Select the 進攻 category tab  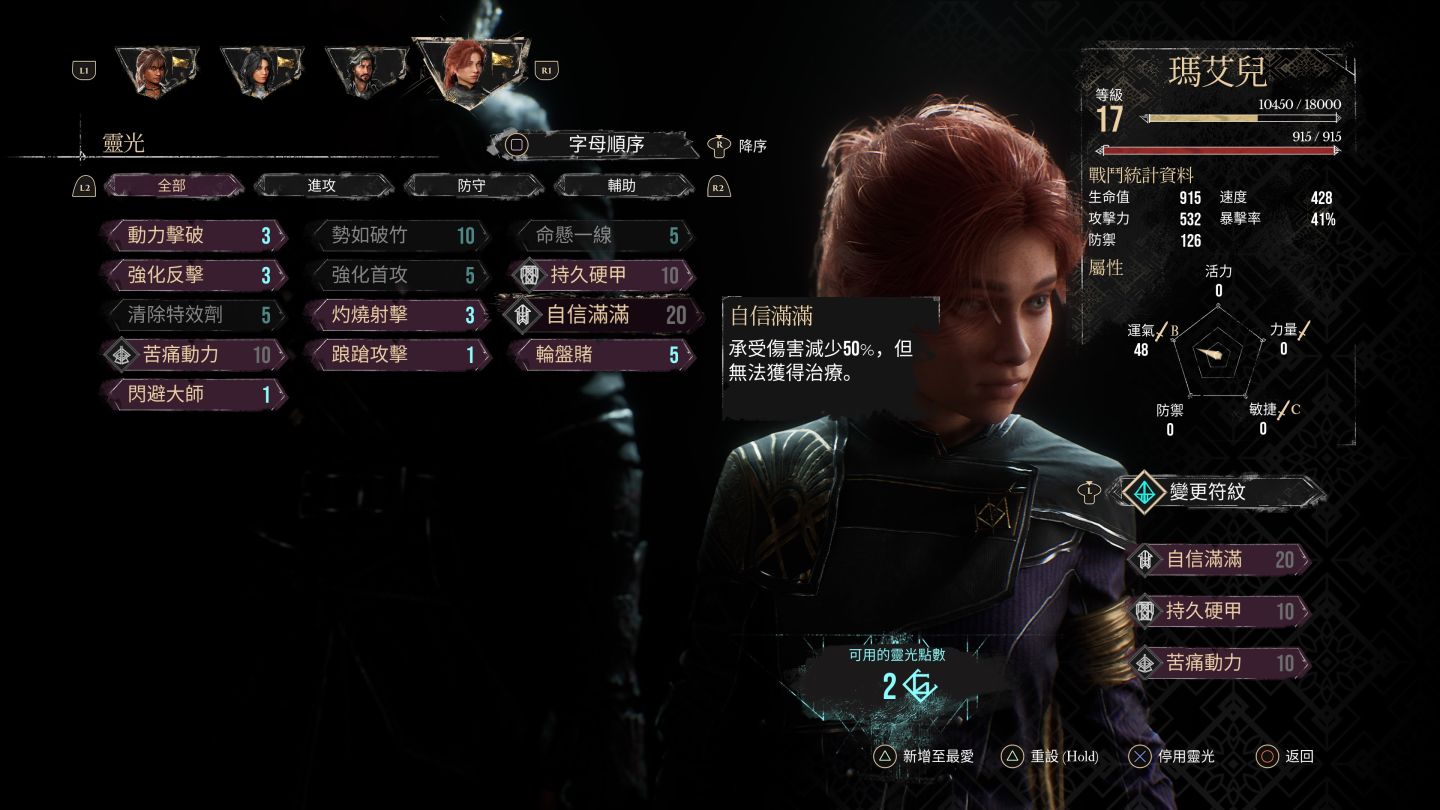pos(322,186)
